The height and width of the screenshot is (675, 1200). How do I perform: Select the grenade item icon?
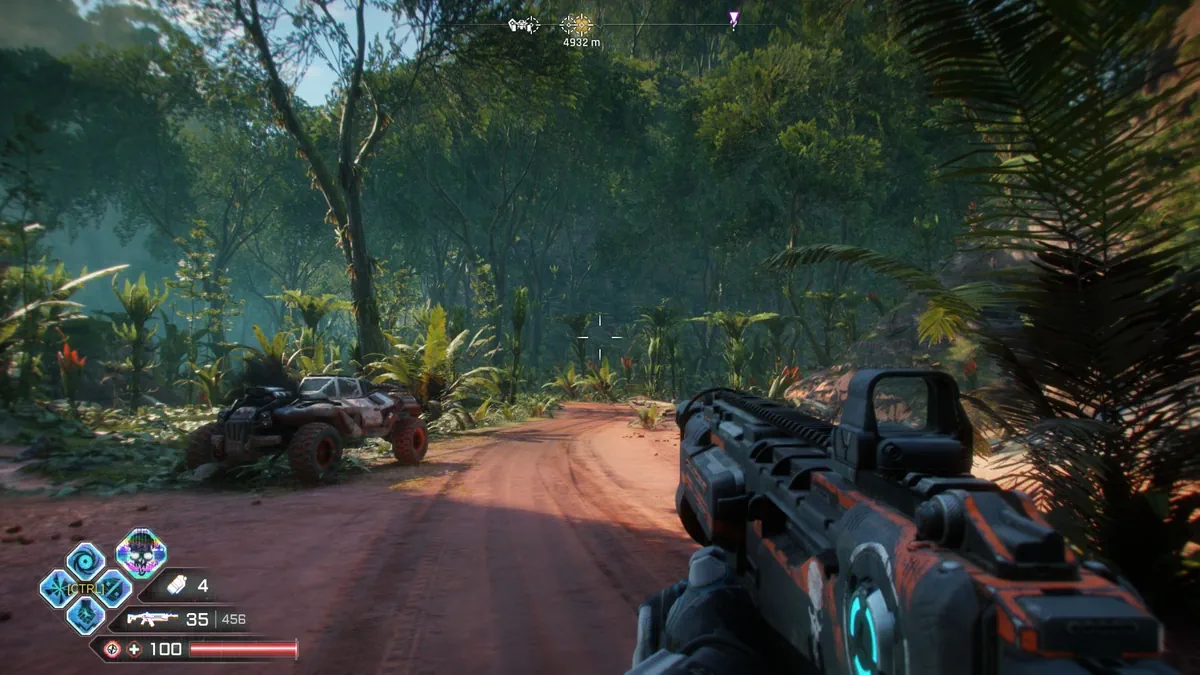click(x=177, y=585)
